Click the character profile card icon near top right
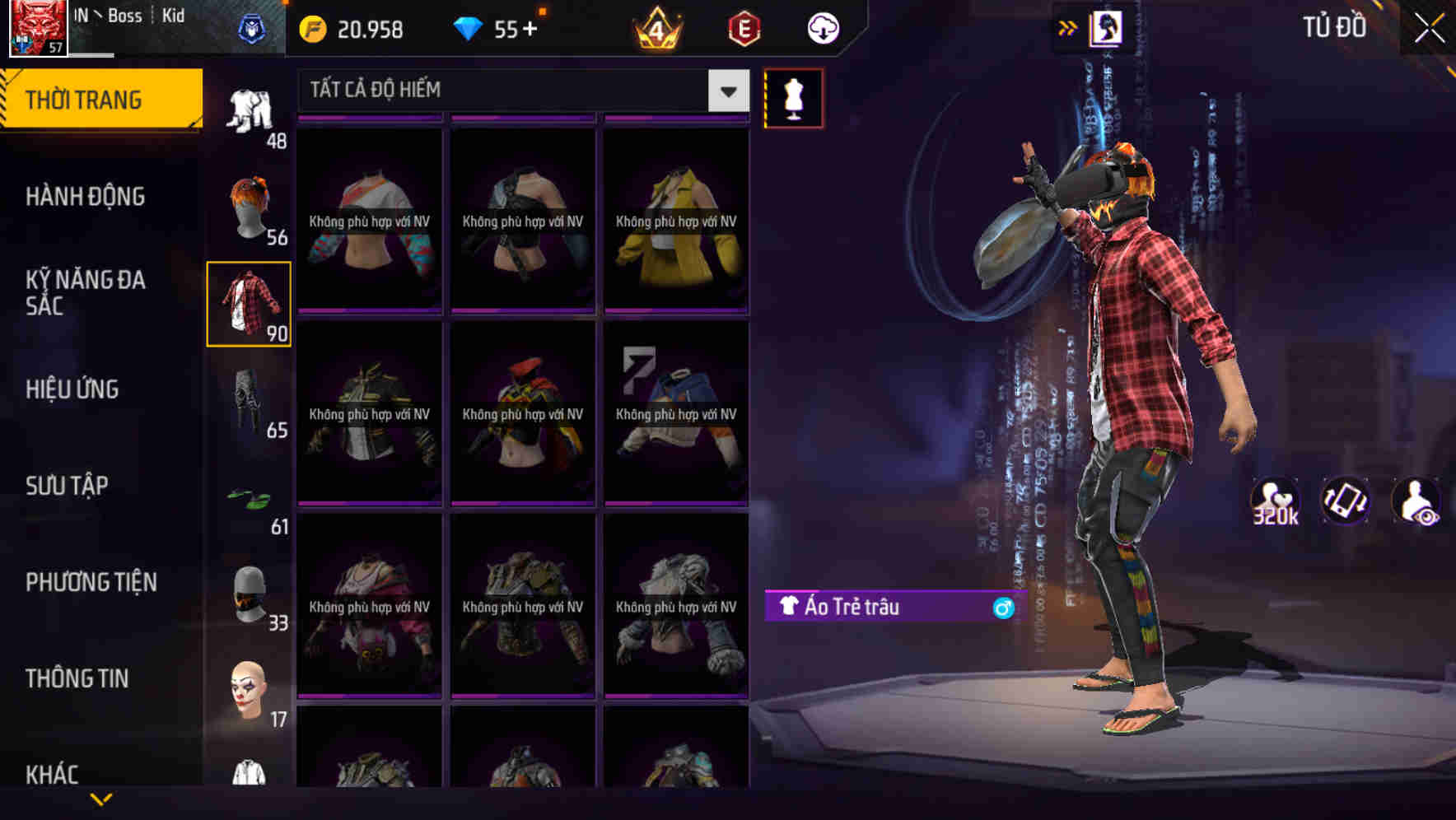This screenshot has width=1456, height=820. pyautogui.click(x=1110, y=27)
